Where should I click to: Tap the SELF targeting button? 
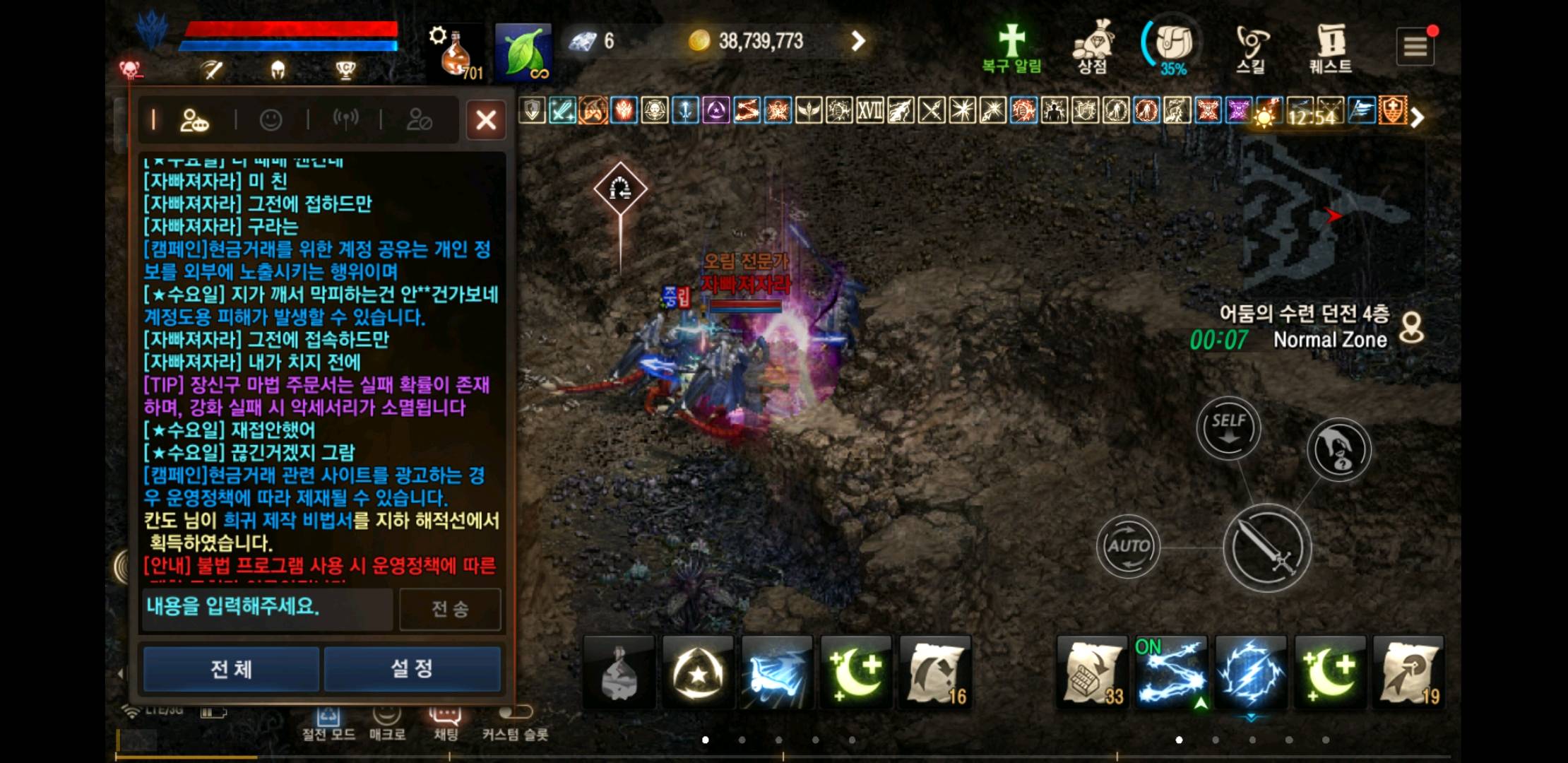[1228, 425]
